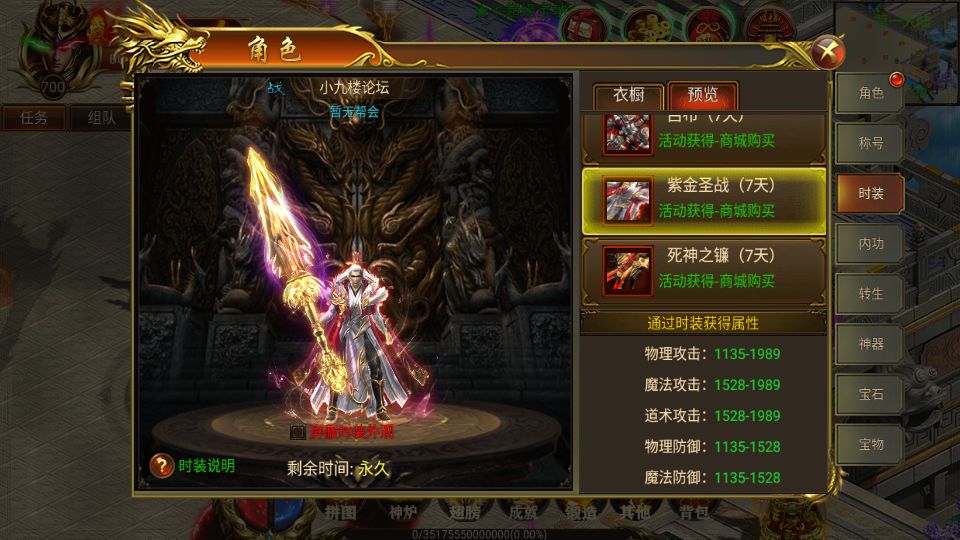Screen dimensions: 960x540
Task: Switch to the 衣橱 wardrobe tab
Action: (x=628, y=96)
